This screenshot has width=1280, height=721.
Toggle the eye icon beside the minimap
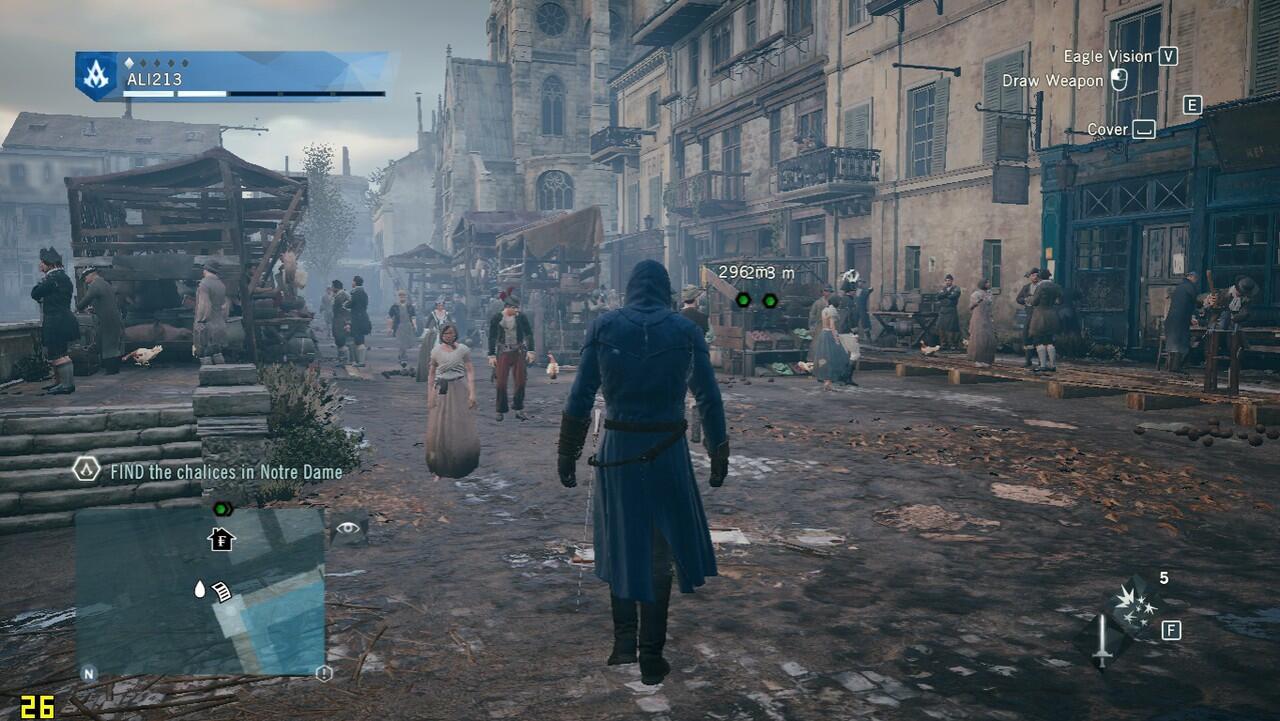(348, 528)
